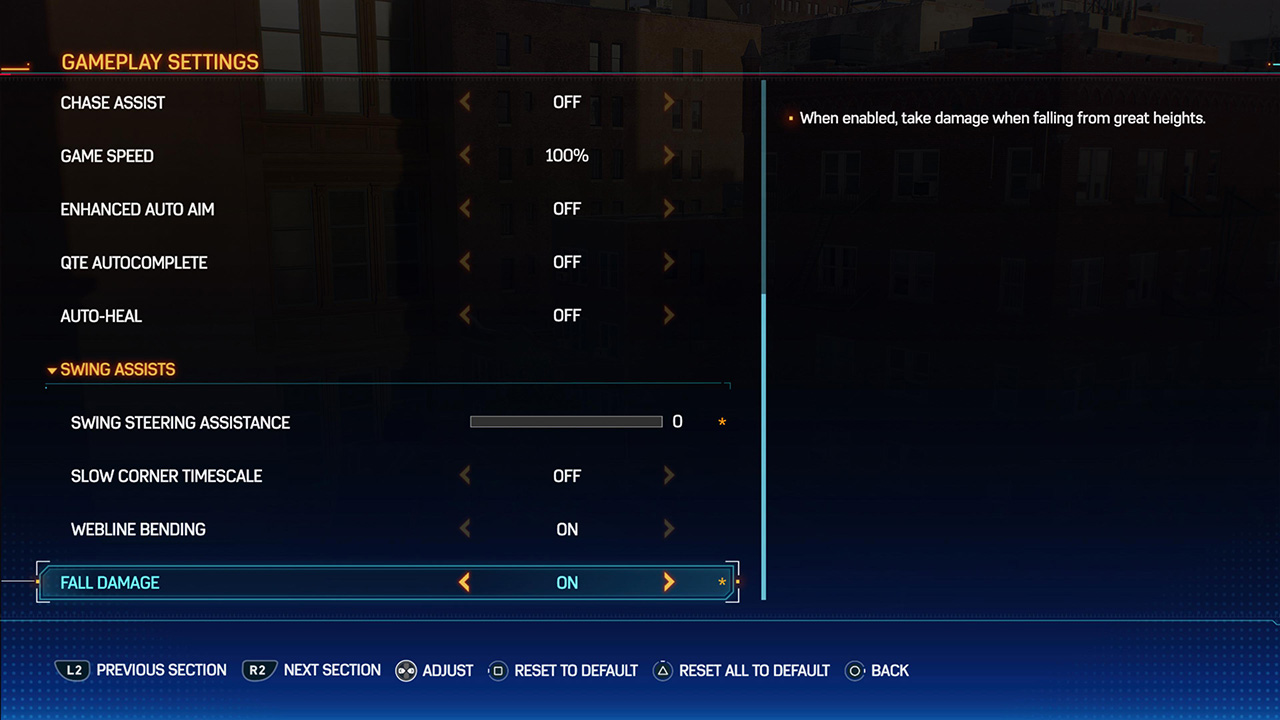Screen dimensions: 1280x720
Task: Click left arrow for Fall Damage
Action: [x=464, y=582]
